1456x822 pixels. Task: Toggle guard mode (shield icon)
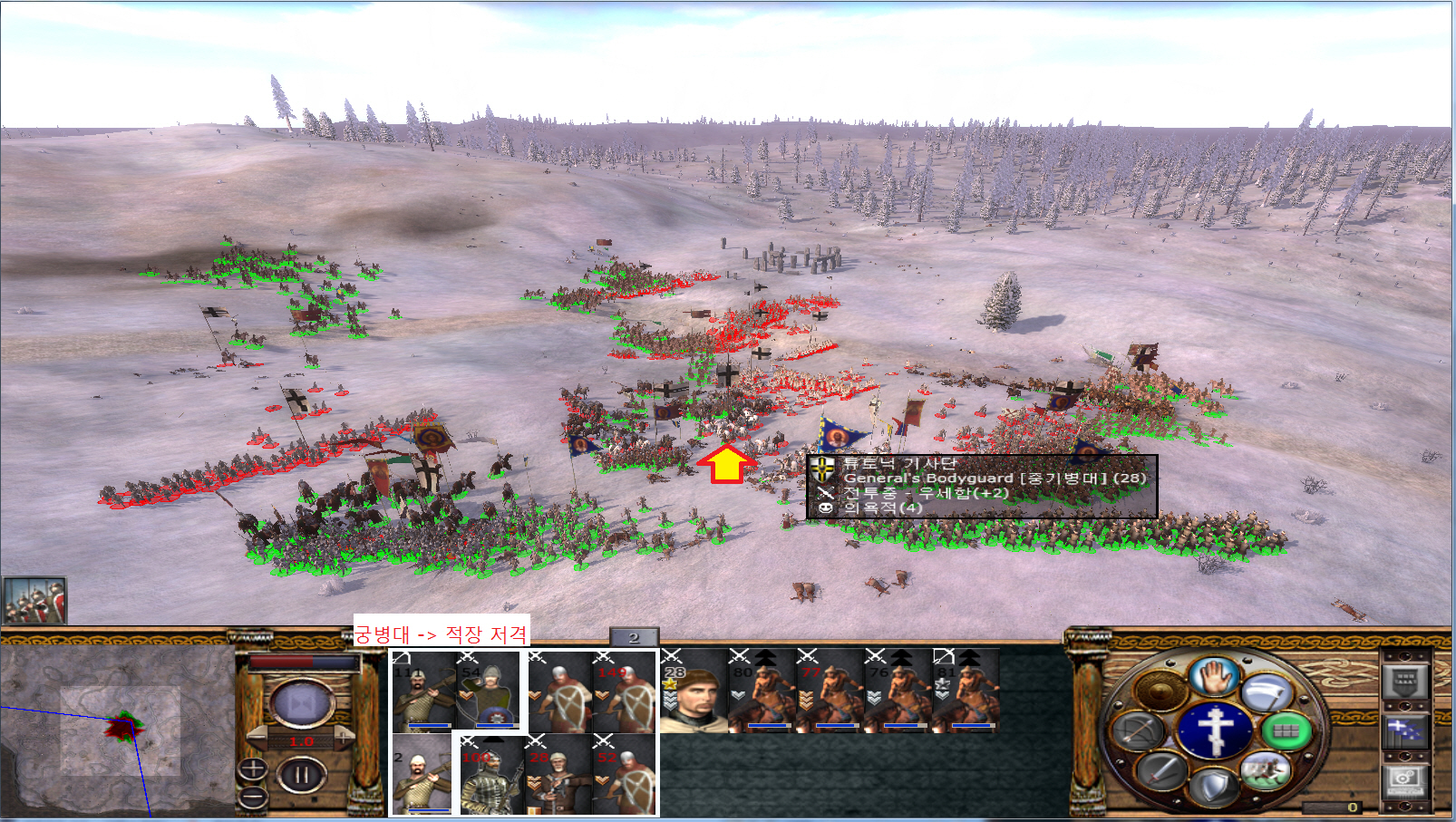click(x=1214, y=787)
